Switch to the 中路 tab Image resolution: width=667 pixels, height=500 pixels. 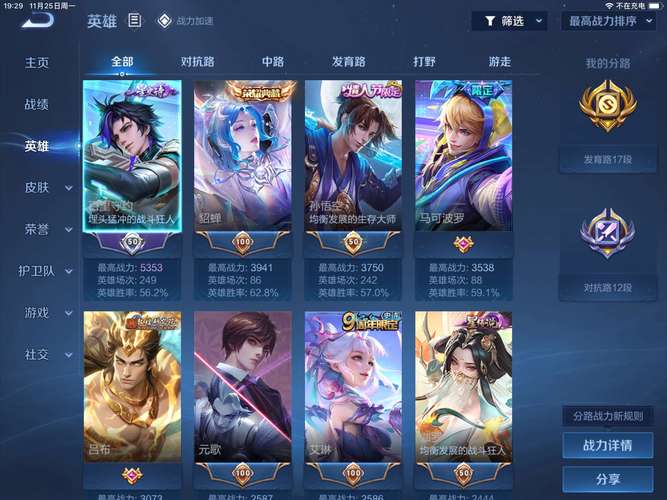click(273, 62)
